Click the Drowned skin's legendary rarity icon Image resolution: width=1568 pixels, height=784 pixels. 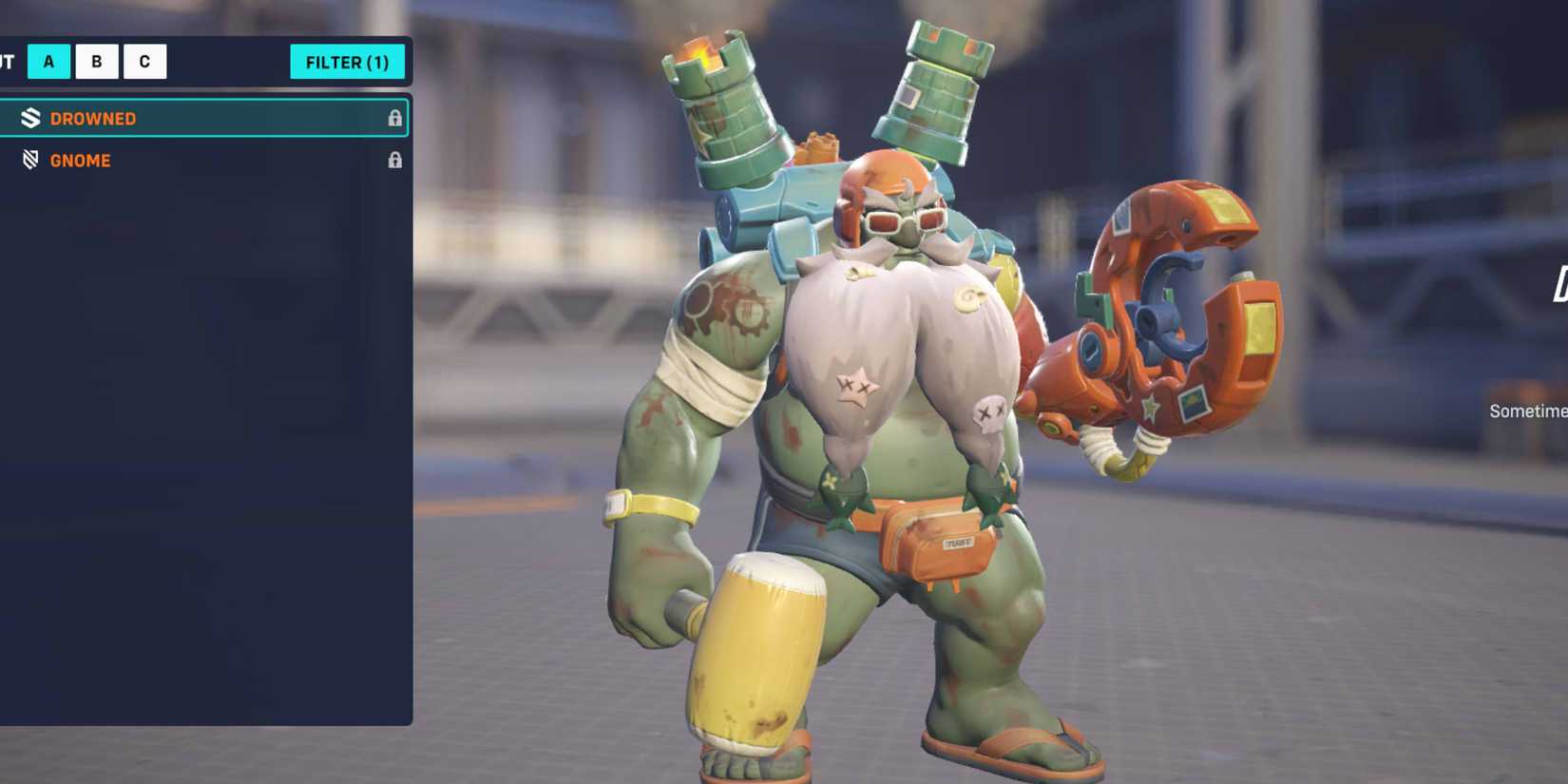pyautogui.click(x=31, y=118)
